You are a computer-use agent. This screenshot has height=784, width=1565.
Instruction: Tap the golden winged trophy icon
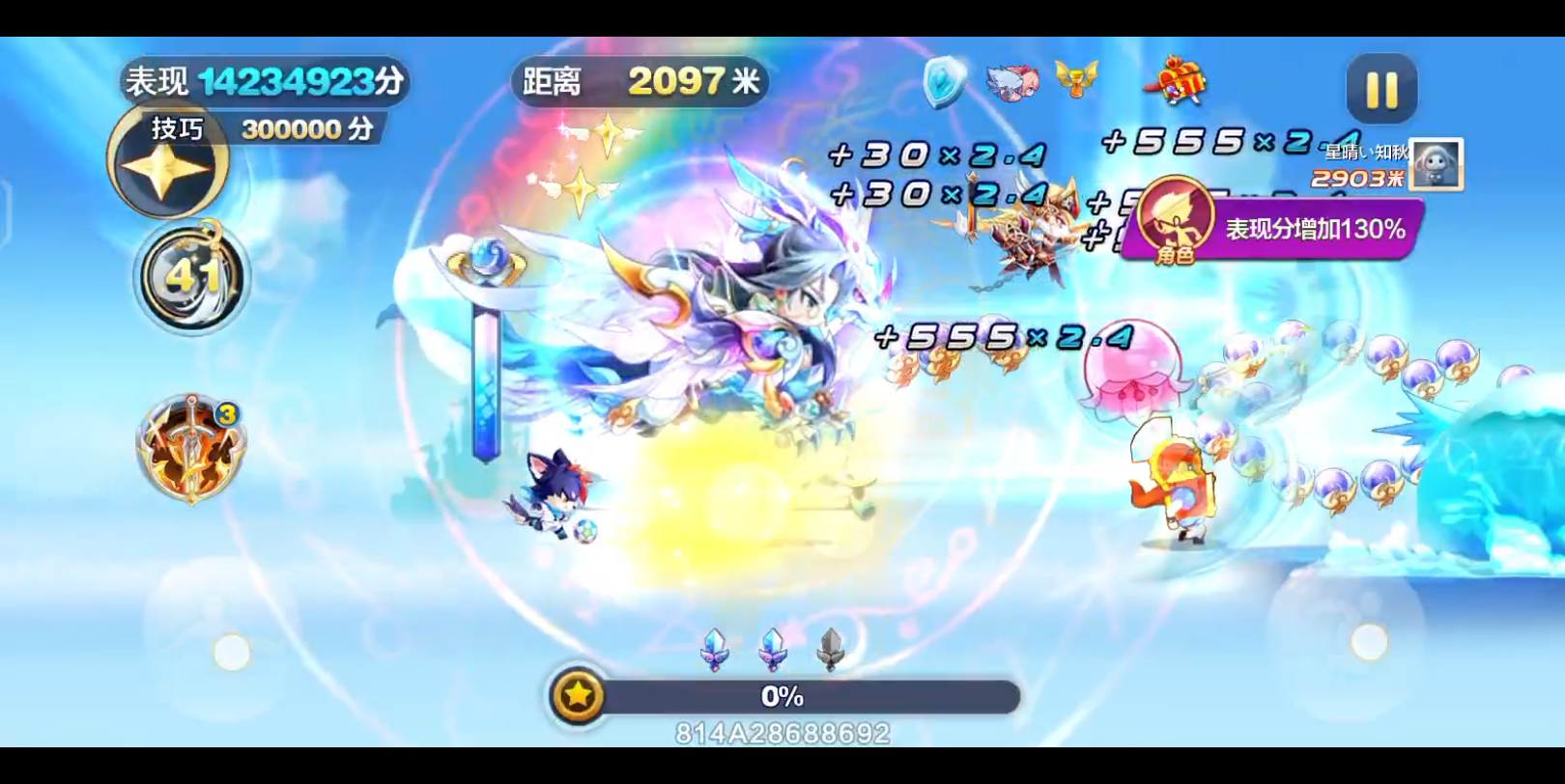(1076, 78)
